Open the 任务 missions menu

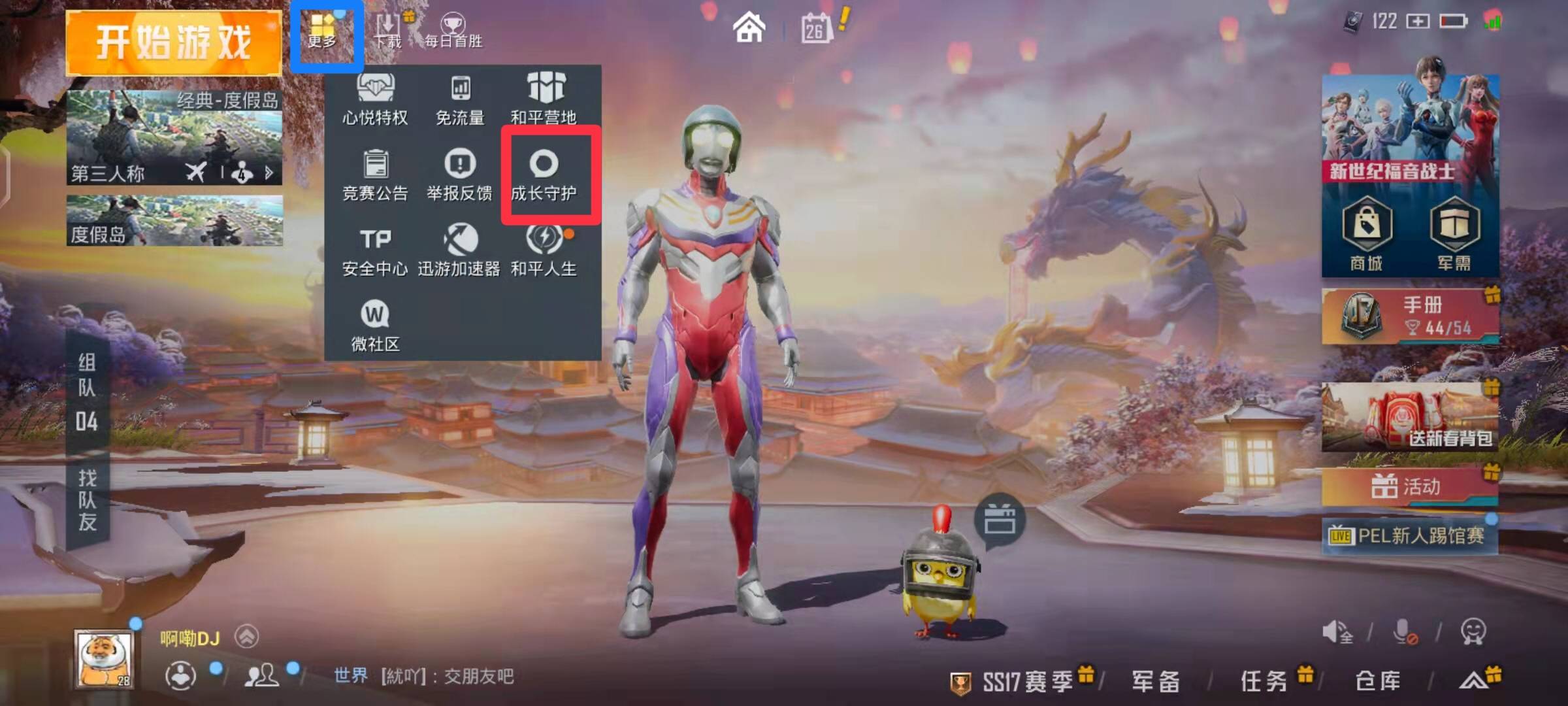pos(1266,680)
